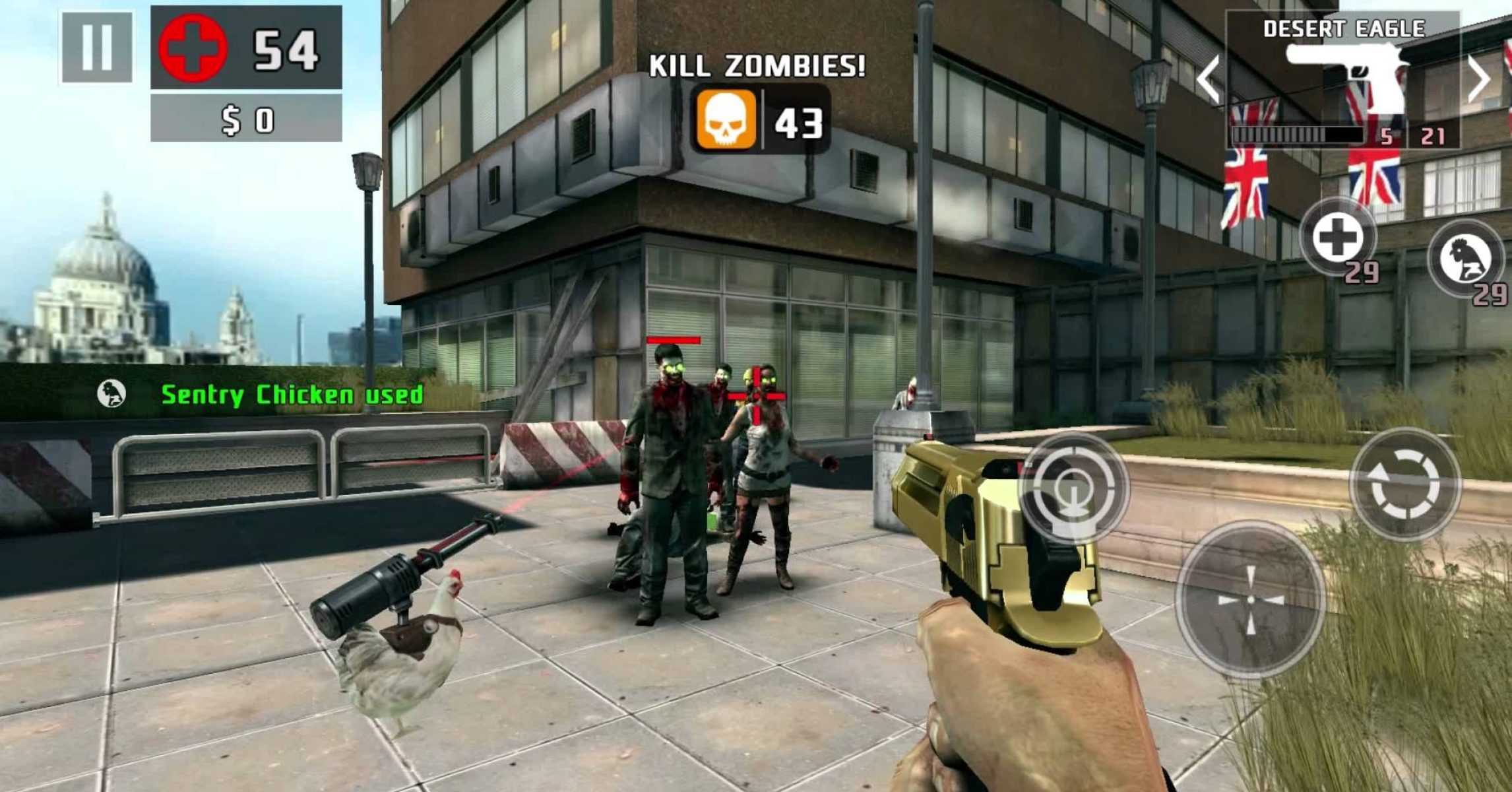Switch to the next weapon arrow

[1480, 80]
